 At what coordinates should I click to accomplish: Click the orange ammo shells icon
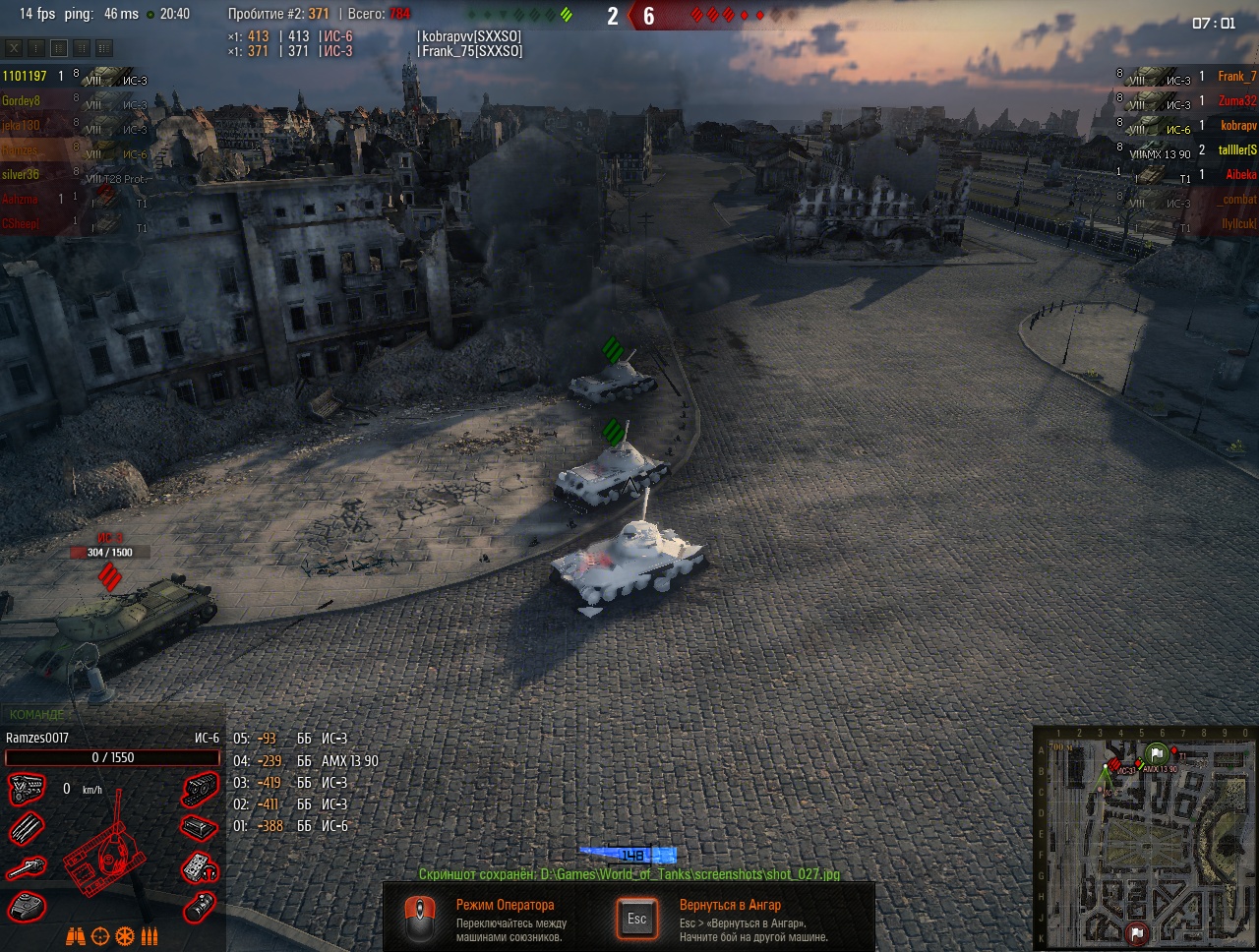pyautogui.click(x=150, y=936)
